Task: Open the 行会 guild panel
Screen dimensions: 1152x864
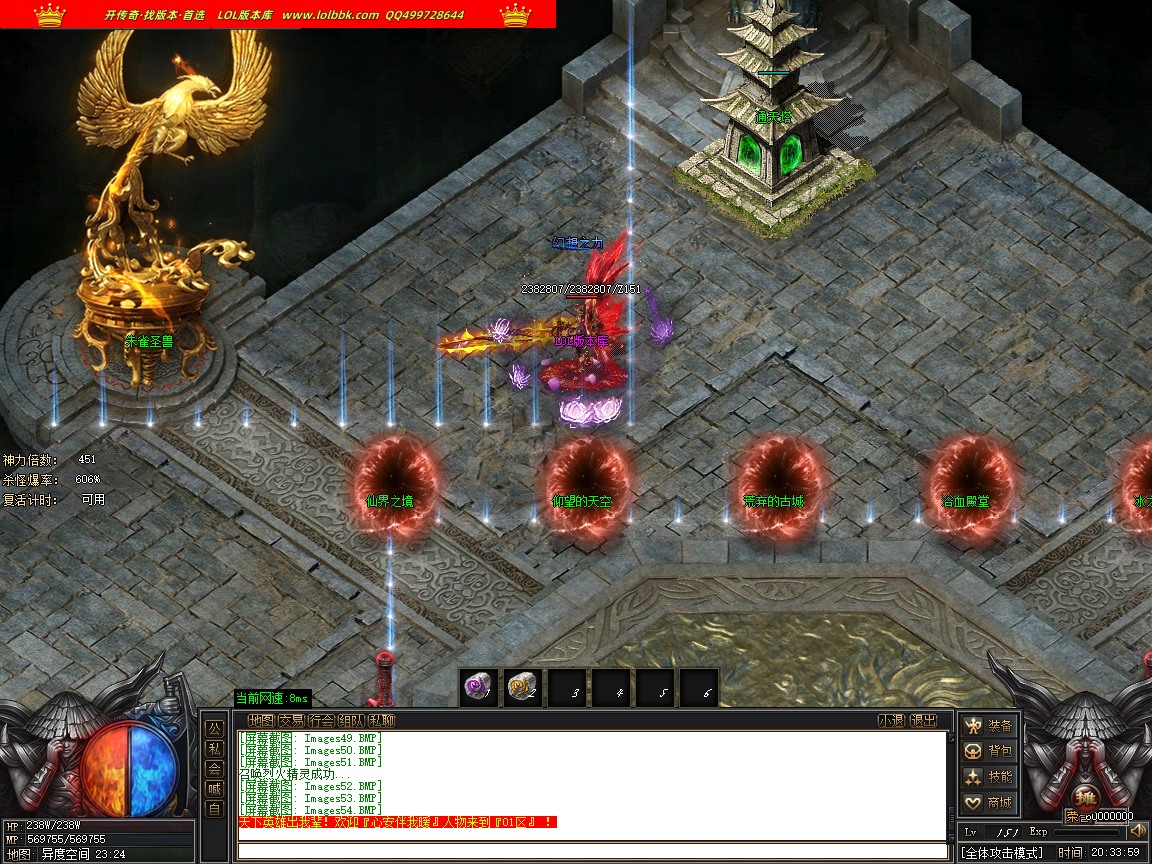Action: pyautogui.click(x=321, y=720)
